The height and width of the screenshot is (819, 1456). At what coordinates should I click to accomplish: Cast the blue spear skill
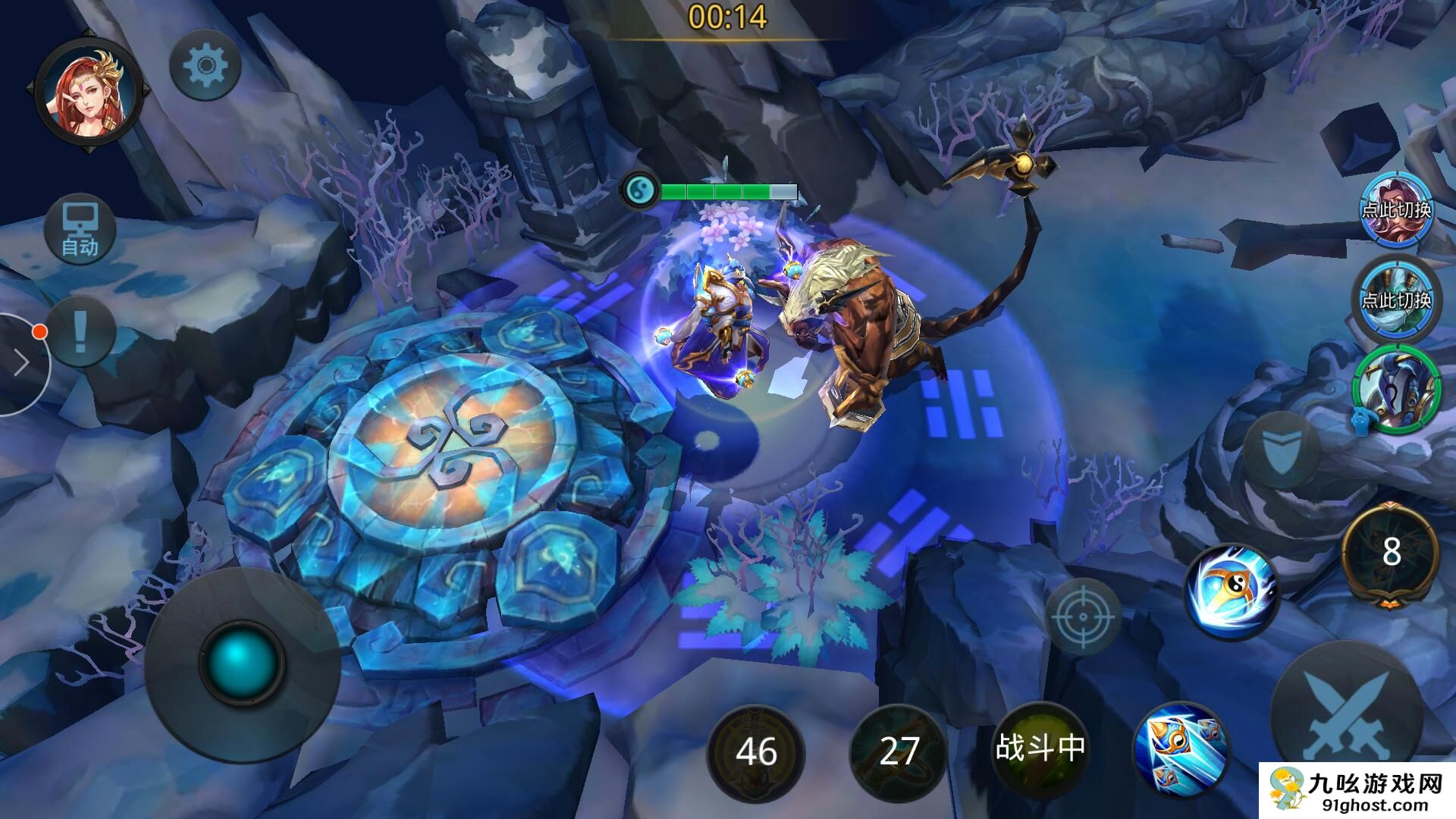pos(1181,747)
